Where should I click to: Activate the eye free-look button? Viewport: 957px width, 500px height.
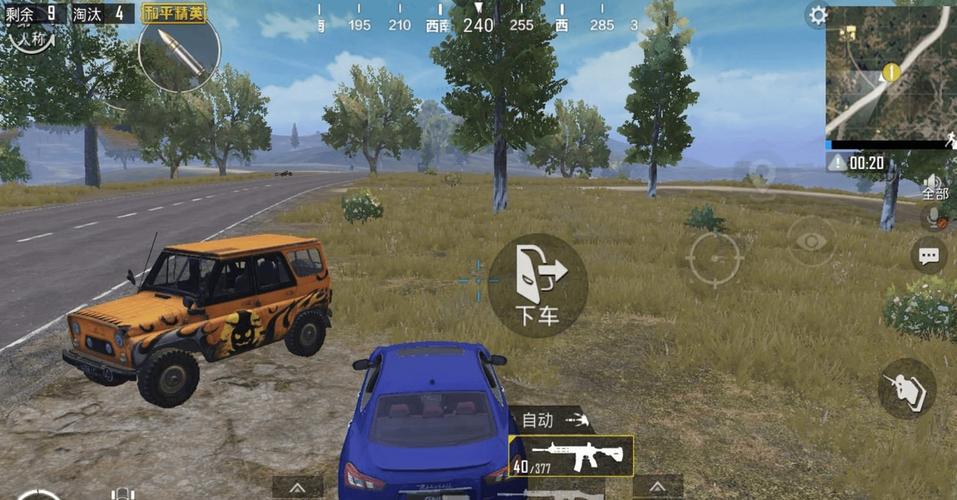[x=811, y=241]
